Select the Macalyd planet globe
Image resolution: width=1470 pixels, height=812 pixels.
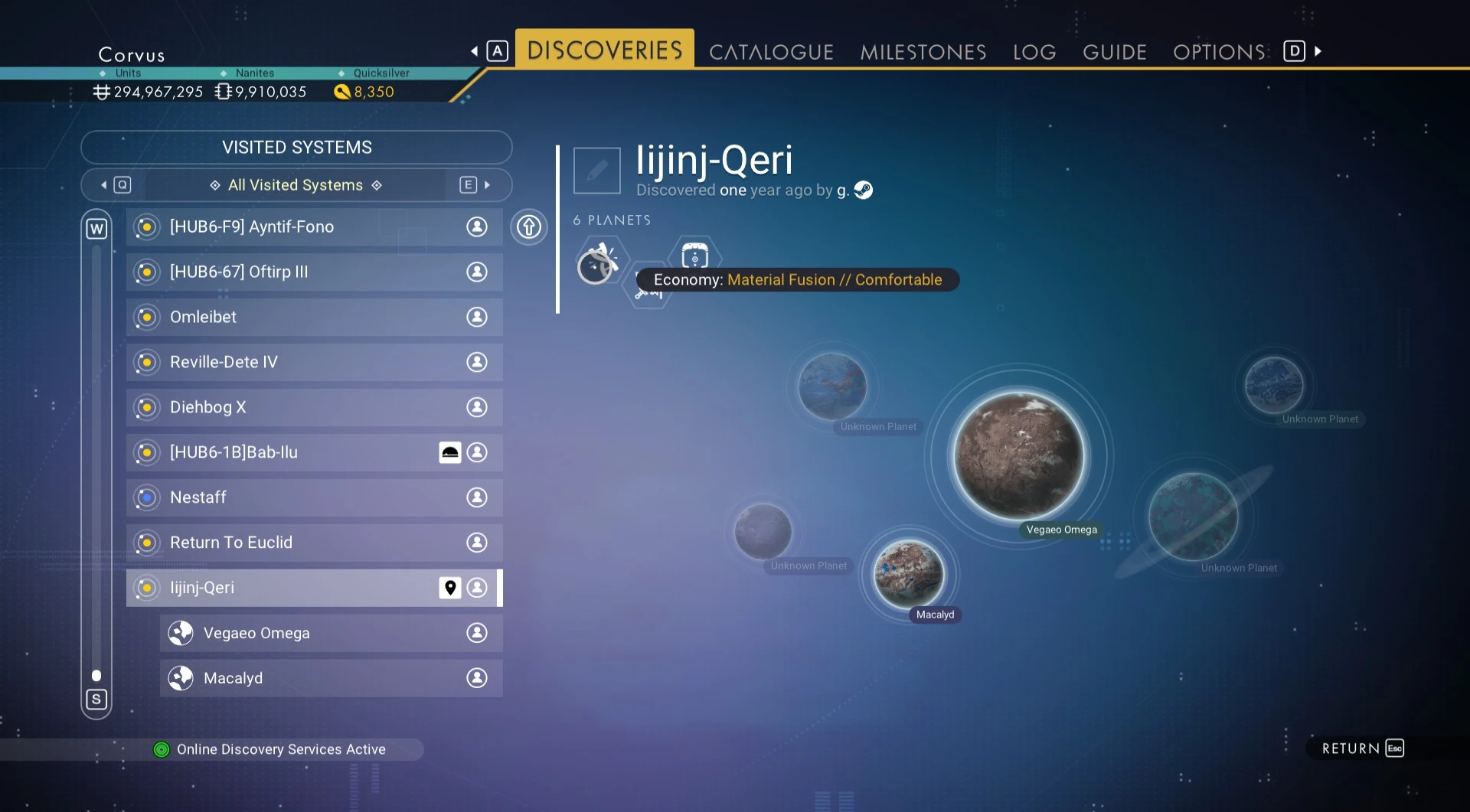[x=909, y=573]
